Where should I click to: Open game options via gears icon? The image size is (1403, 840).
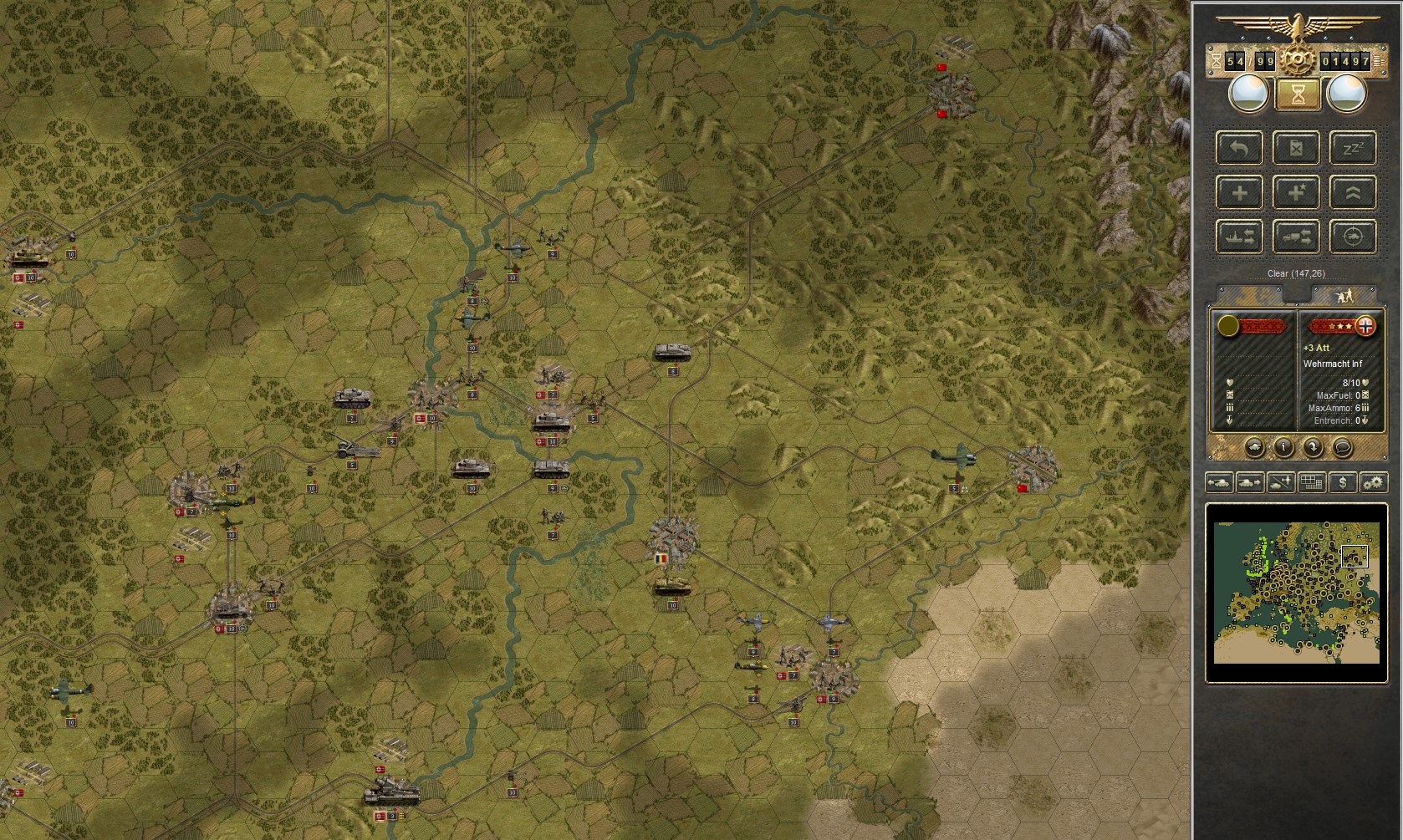point(1375,482)
